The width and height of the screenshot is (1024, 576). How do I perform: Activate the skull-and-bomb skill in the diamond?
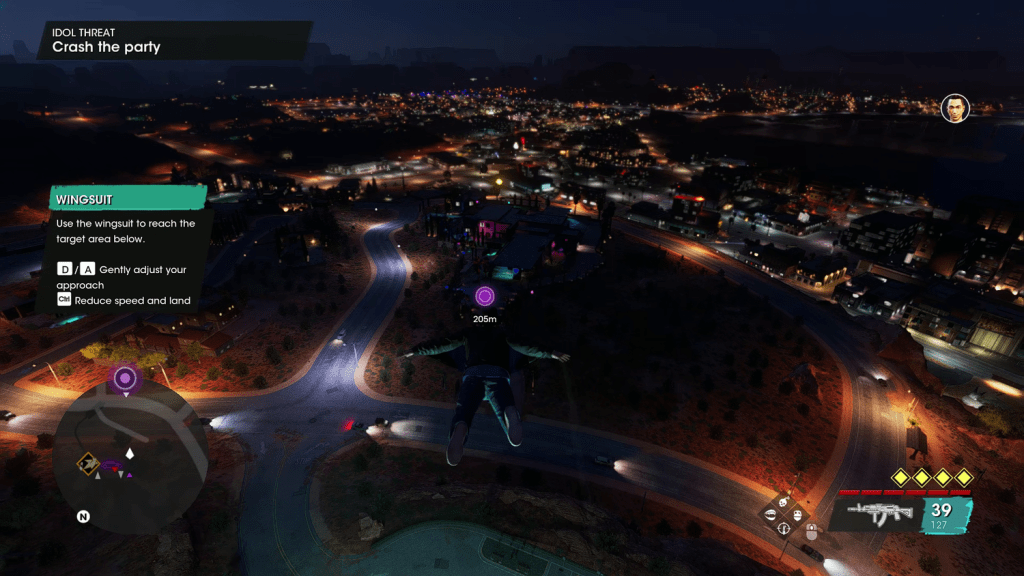tap(784, 501)
